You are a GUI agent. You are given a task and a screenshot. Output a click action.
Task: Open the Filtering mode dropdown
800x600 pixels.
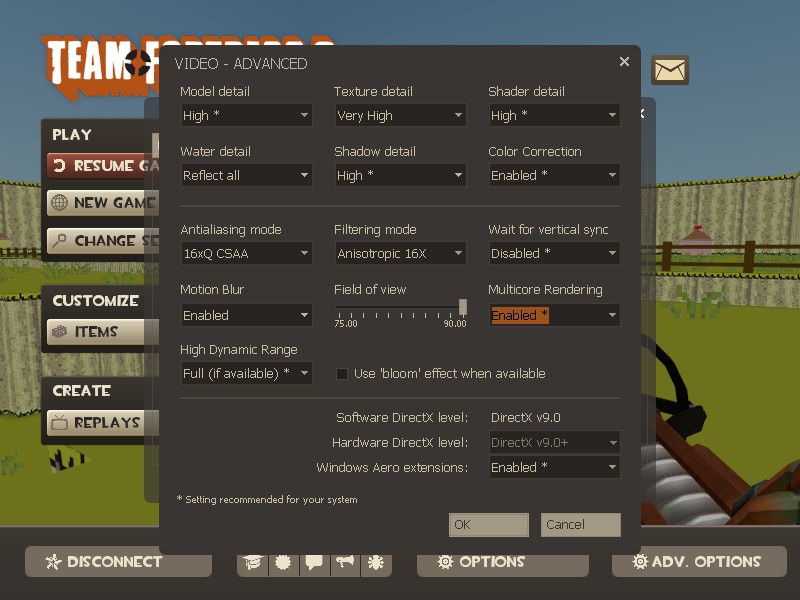click(400, 253)
